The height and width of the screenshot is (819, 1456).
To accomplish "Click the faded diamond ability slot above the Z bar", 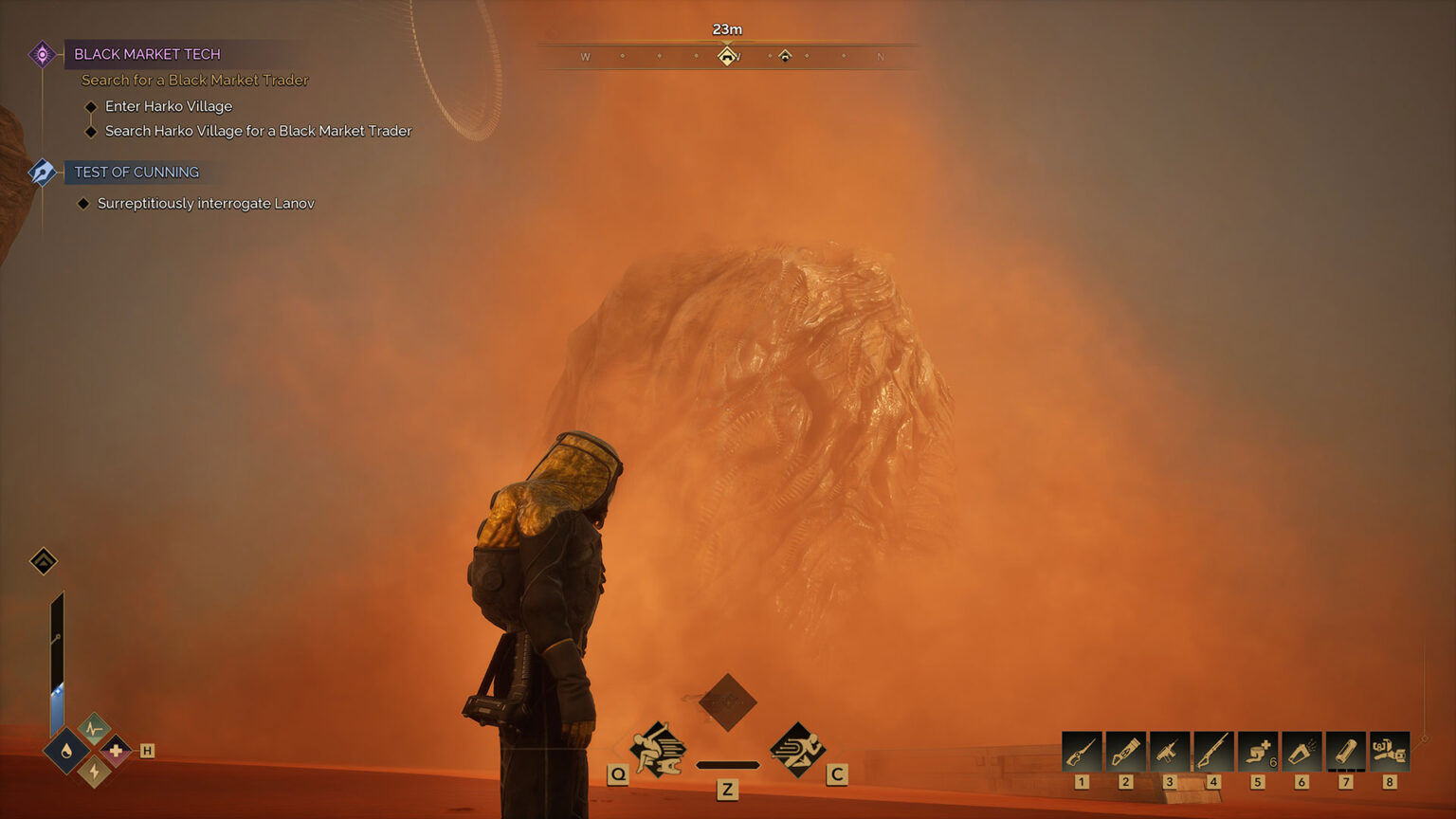I will [727, 702].
